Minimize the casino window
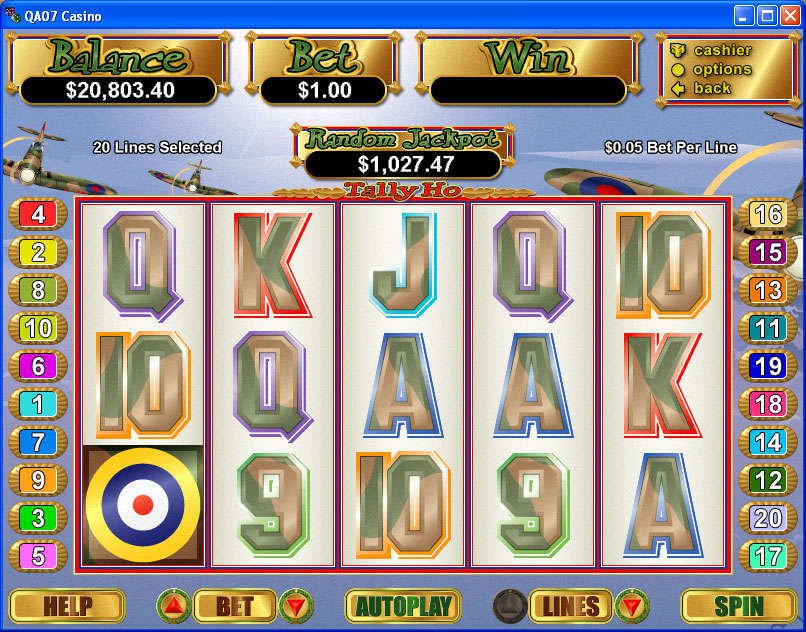The width and height of the screenshot is (806, 632). [x=744, y=14]
